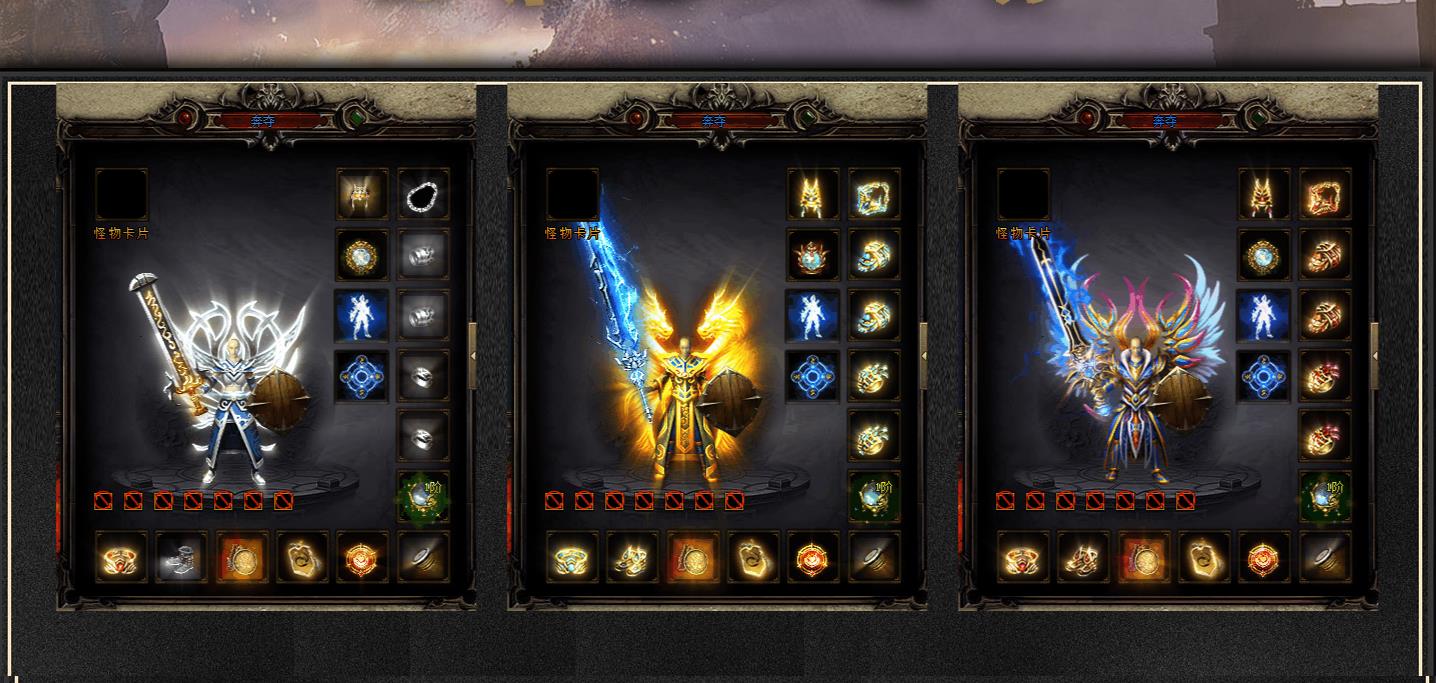The image size is (1436, 683).
Task: Choose the red and gold square necklace
Action: (1325, 194)
